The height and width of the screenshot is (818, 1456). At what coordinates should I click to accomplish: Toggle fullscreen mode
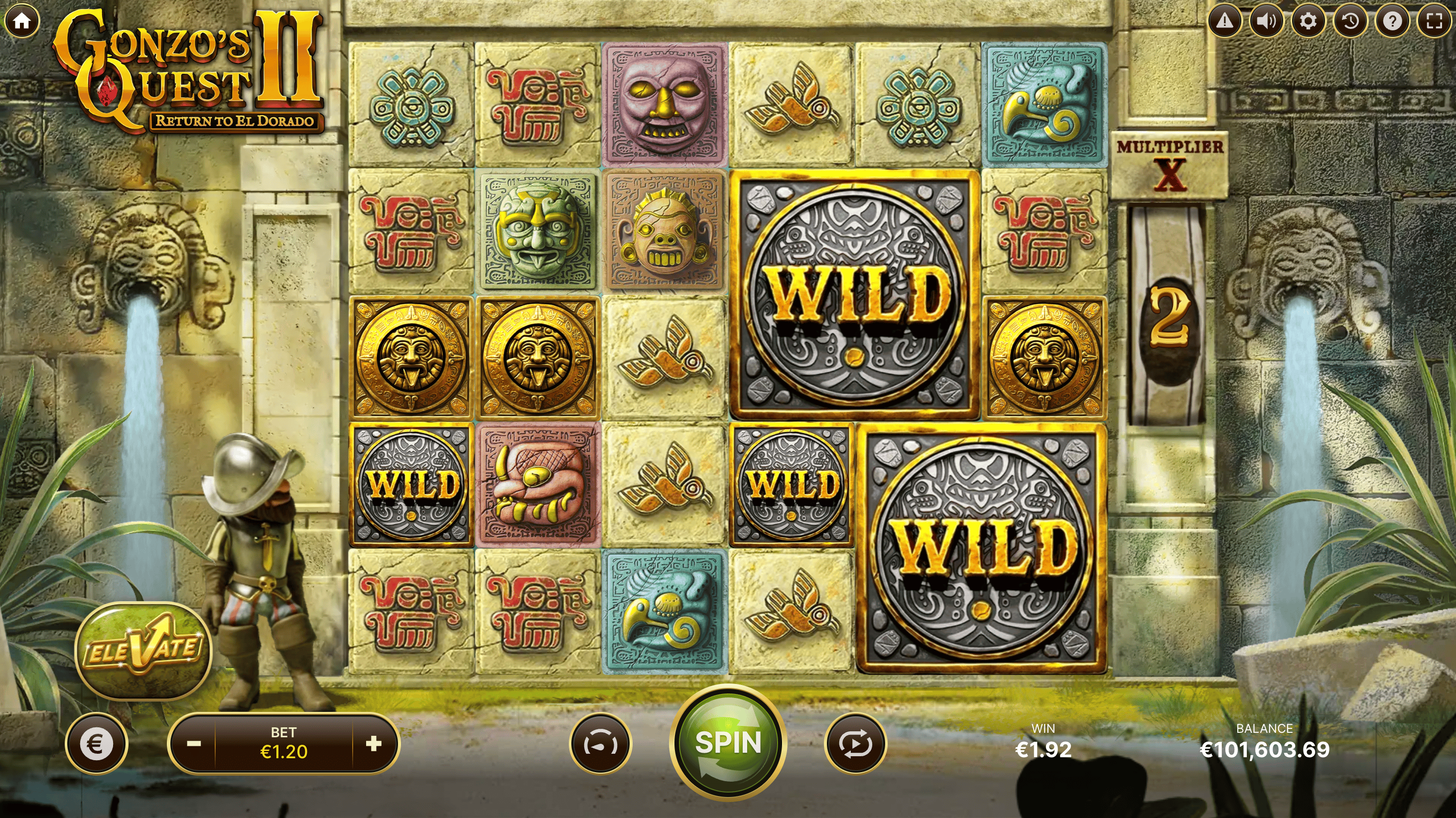(x=1434, y=21)
